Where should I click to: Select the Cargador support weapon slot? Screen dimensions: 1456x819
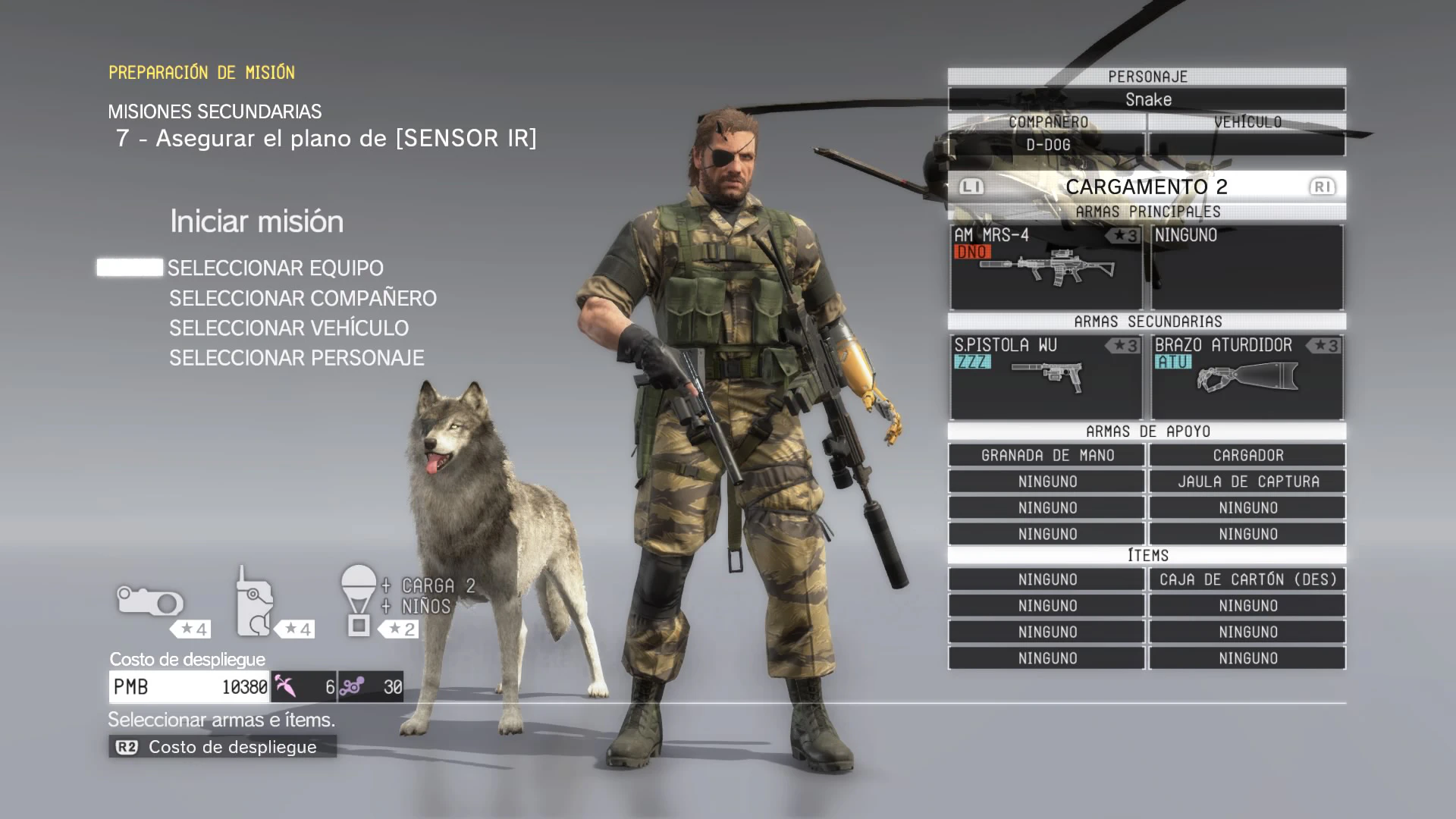pyautogui.click(x=1247, y=456)
